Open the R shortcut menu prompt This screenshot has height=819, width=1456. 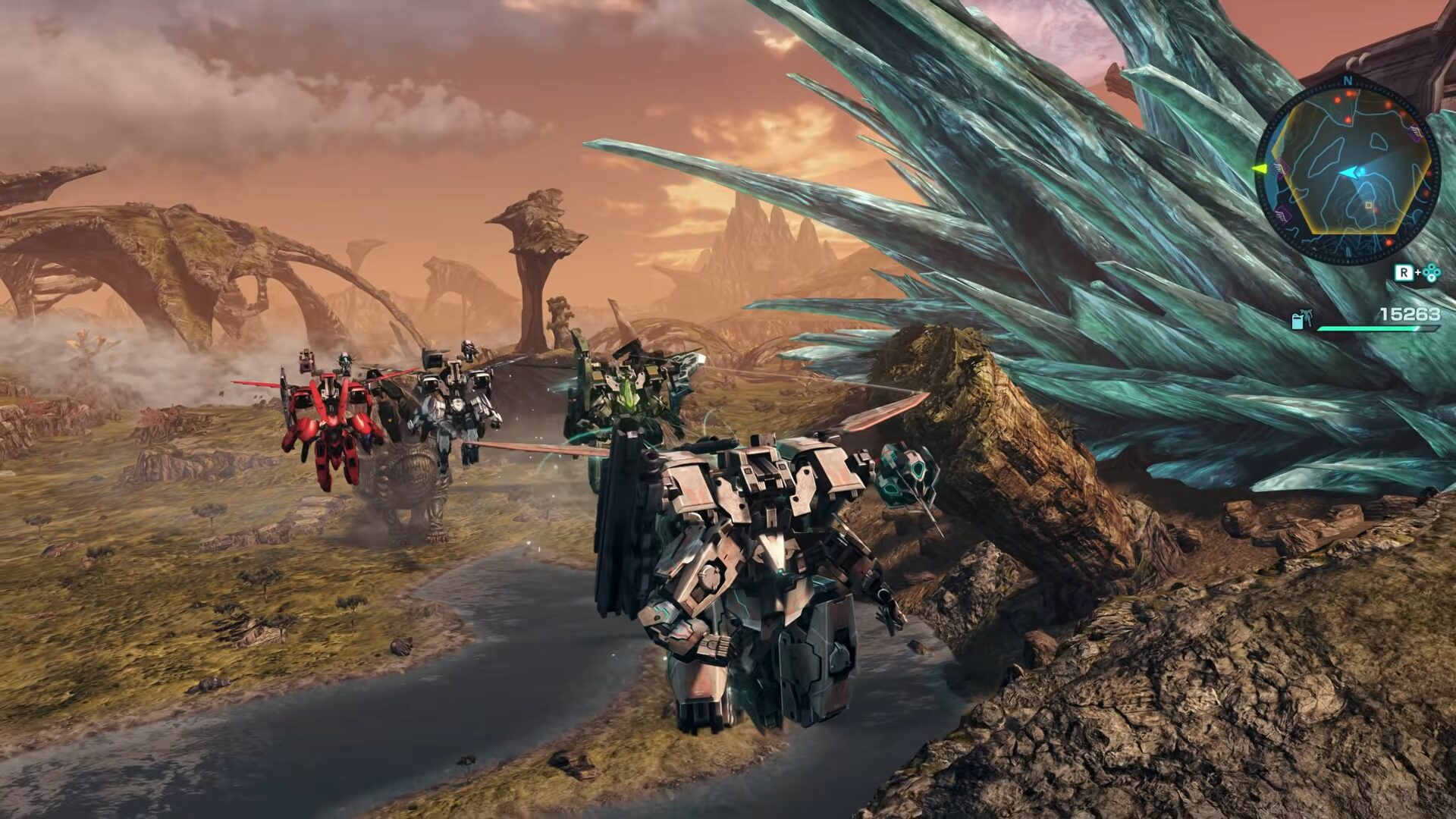coord(1404,271)
